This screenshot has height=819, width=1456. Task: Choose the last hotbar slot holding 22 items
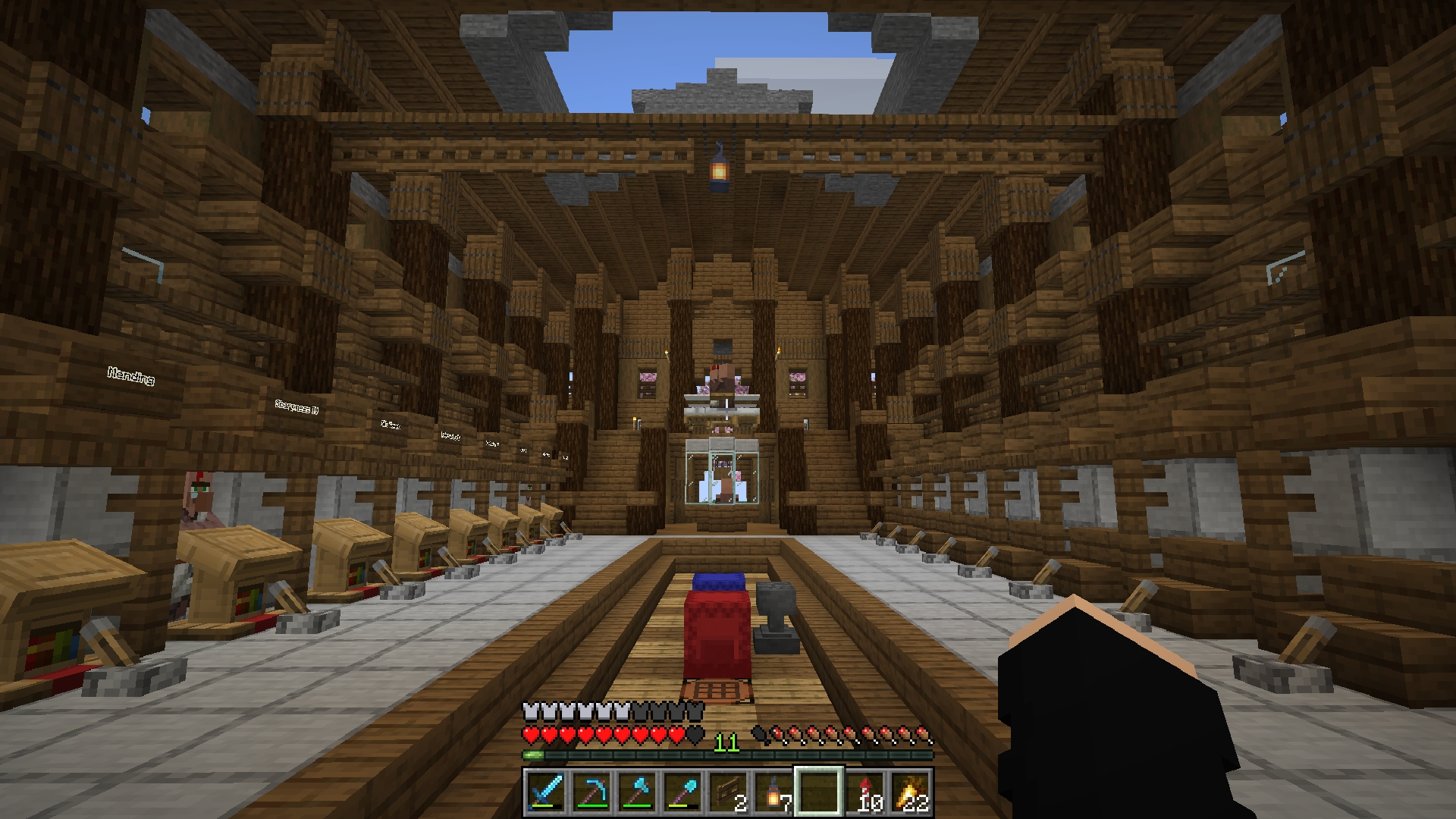click(x=910, y=792)
